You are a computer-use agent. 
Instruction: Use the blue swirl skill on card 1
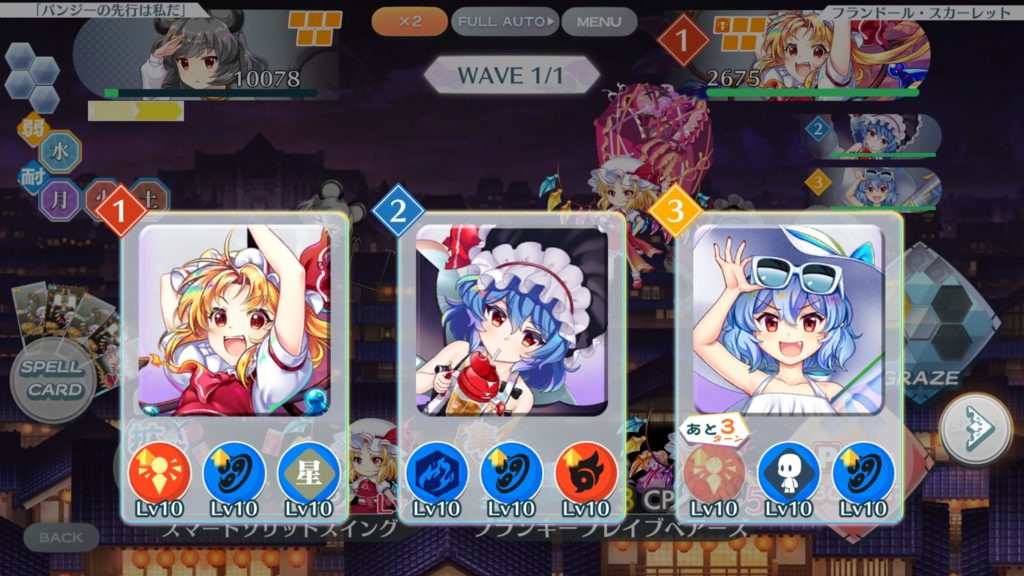[234, 472]
